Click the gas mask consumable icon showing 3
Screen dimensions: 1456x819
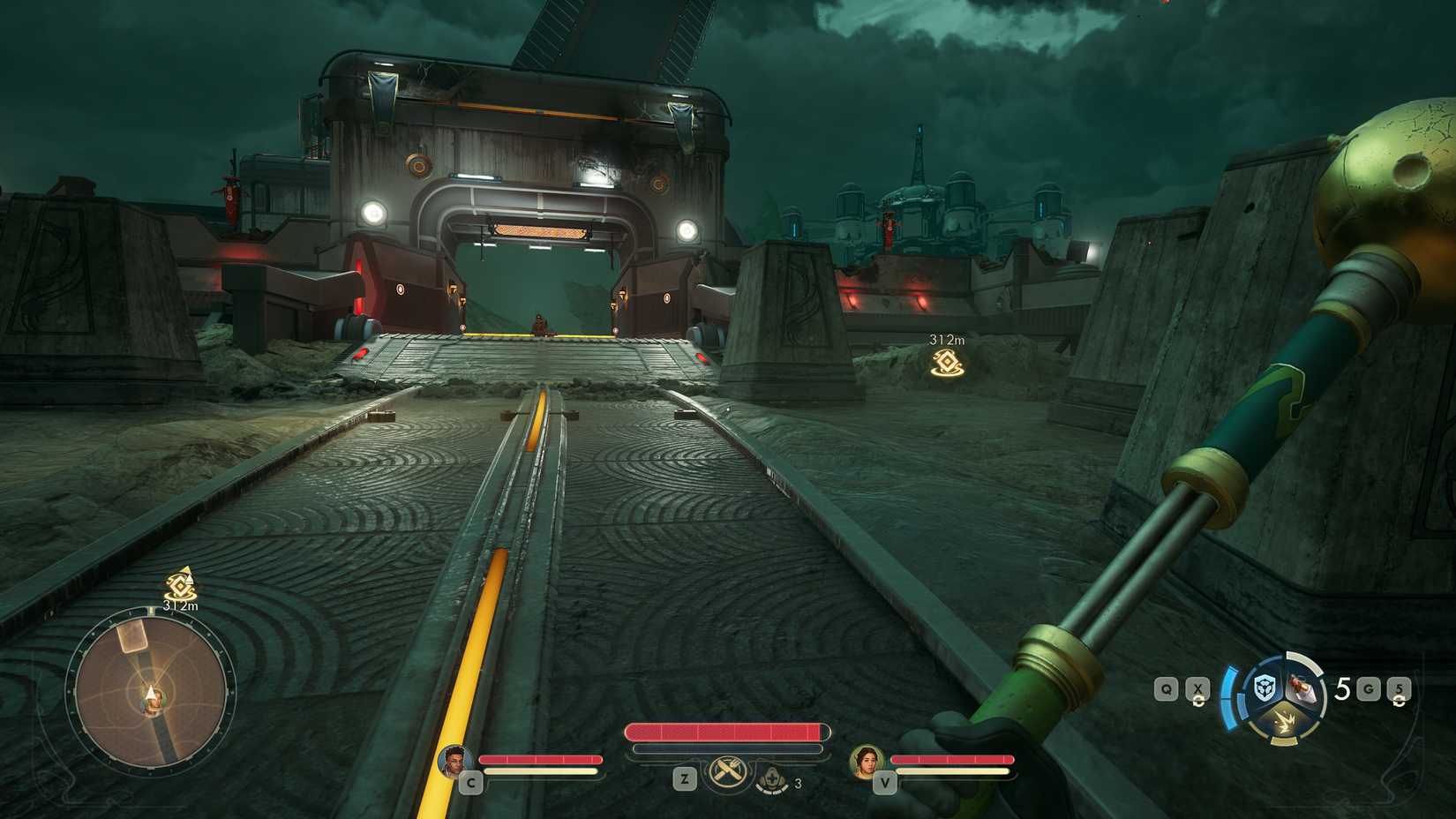771,778
